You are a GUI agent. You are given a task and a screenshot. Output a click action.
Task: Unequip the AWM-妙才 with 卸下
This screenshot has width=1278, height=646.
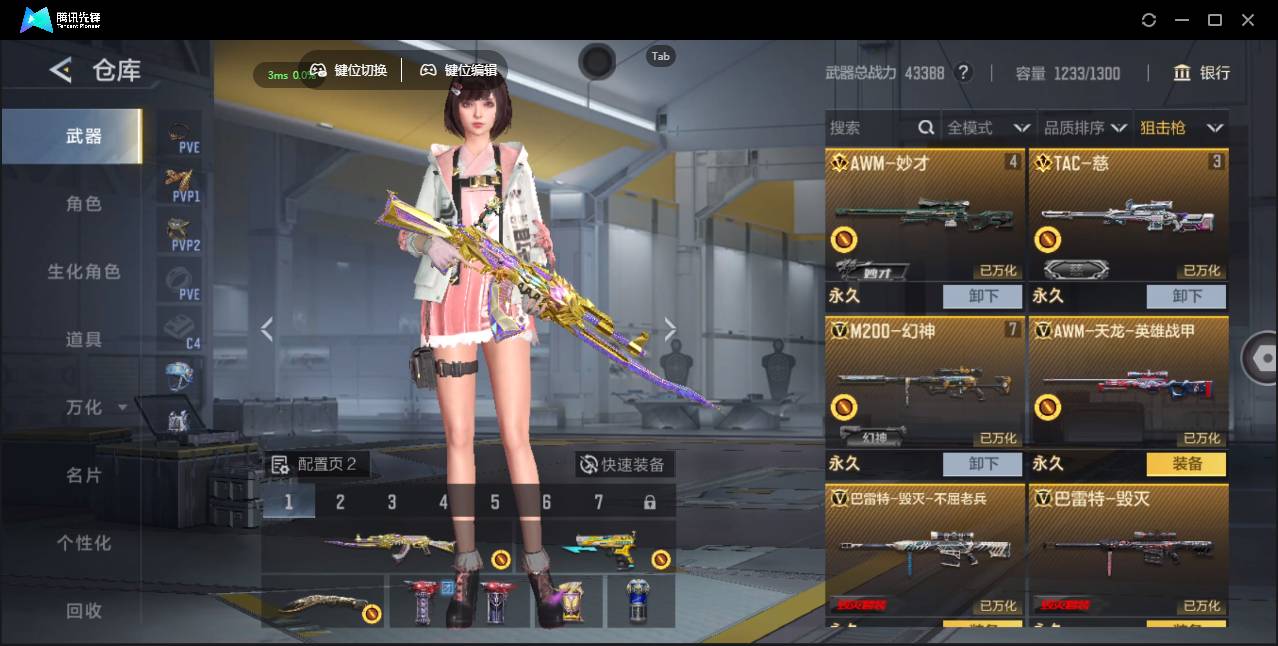point(982,296)
